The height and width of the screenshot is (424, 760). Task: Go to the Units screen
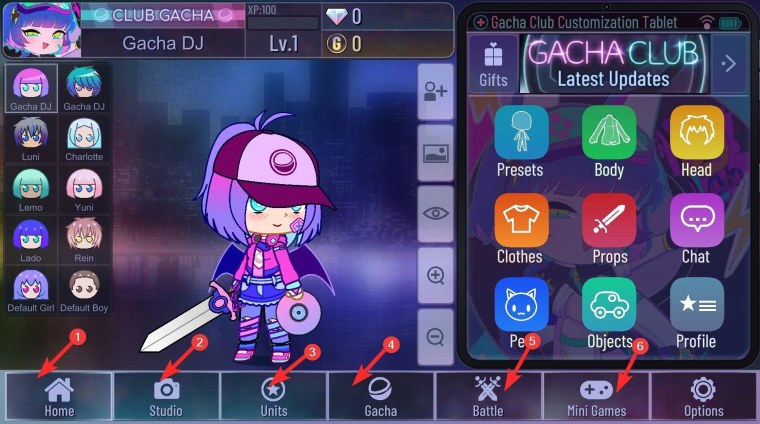pos(273,396)
